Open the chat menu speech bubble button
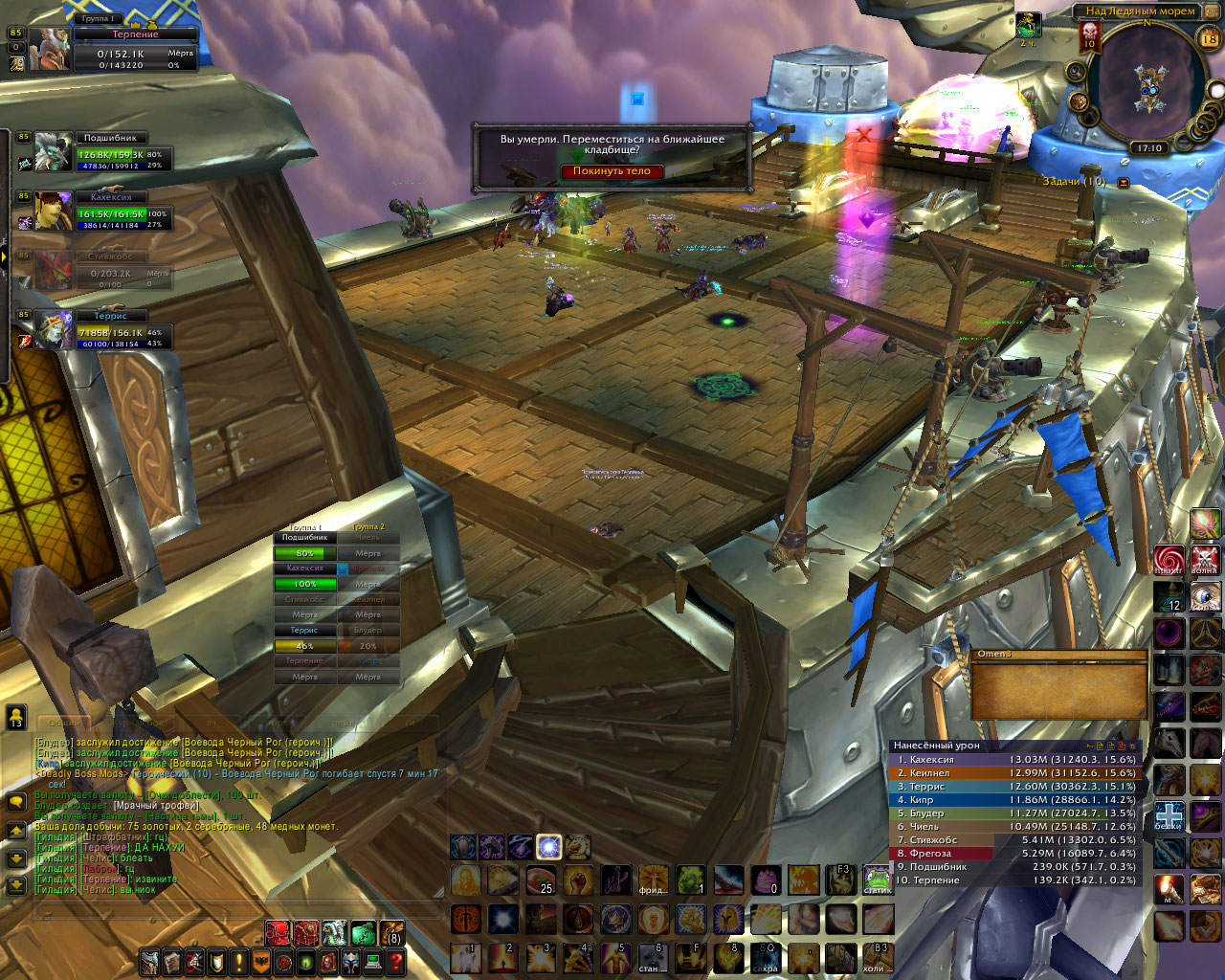The width and height of the screenshot is (1225, 980). point(16,803)
